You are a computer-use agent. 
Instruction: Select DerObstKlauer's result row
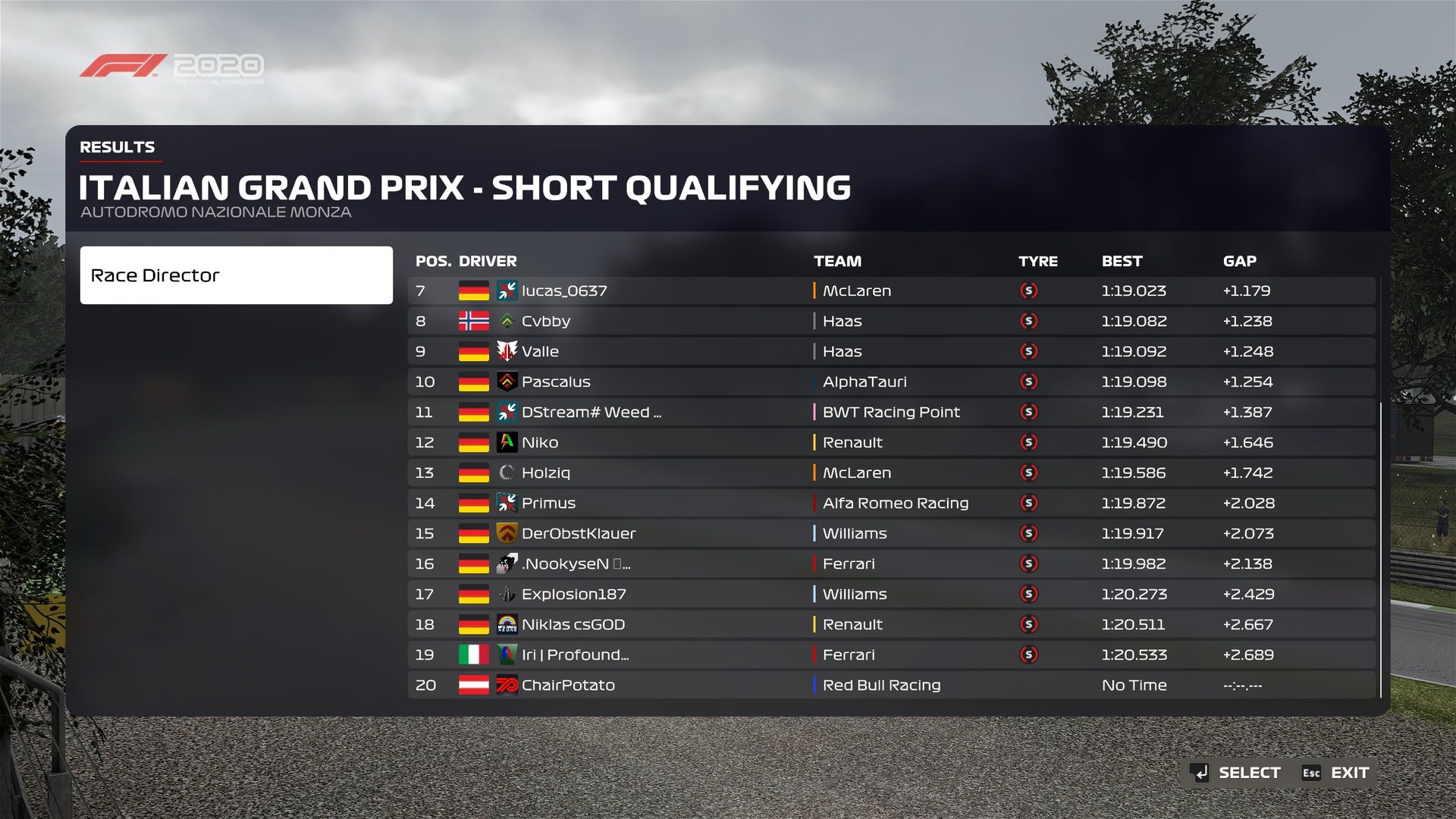[891, 533]
